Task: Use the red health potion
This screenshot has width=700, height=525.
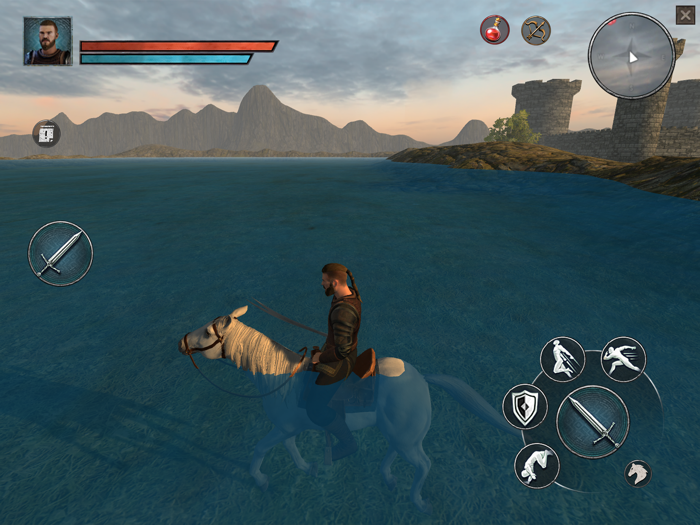Action: pyautogui.click(x=494, y=30)
